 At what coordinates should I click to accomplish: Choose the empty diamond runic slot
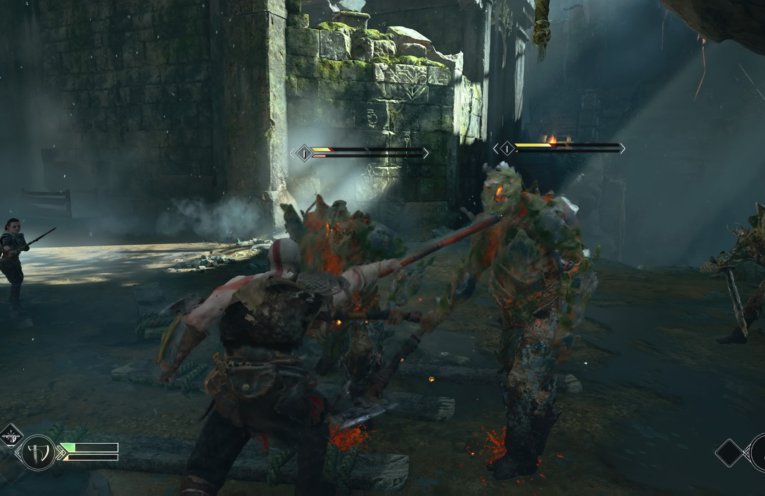[730, 452]
